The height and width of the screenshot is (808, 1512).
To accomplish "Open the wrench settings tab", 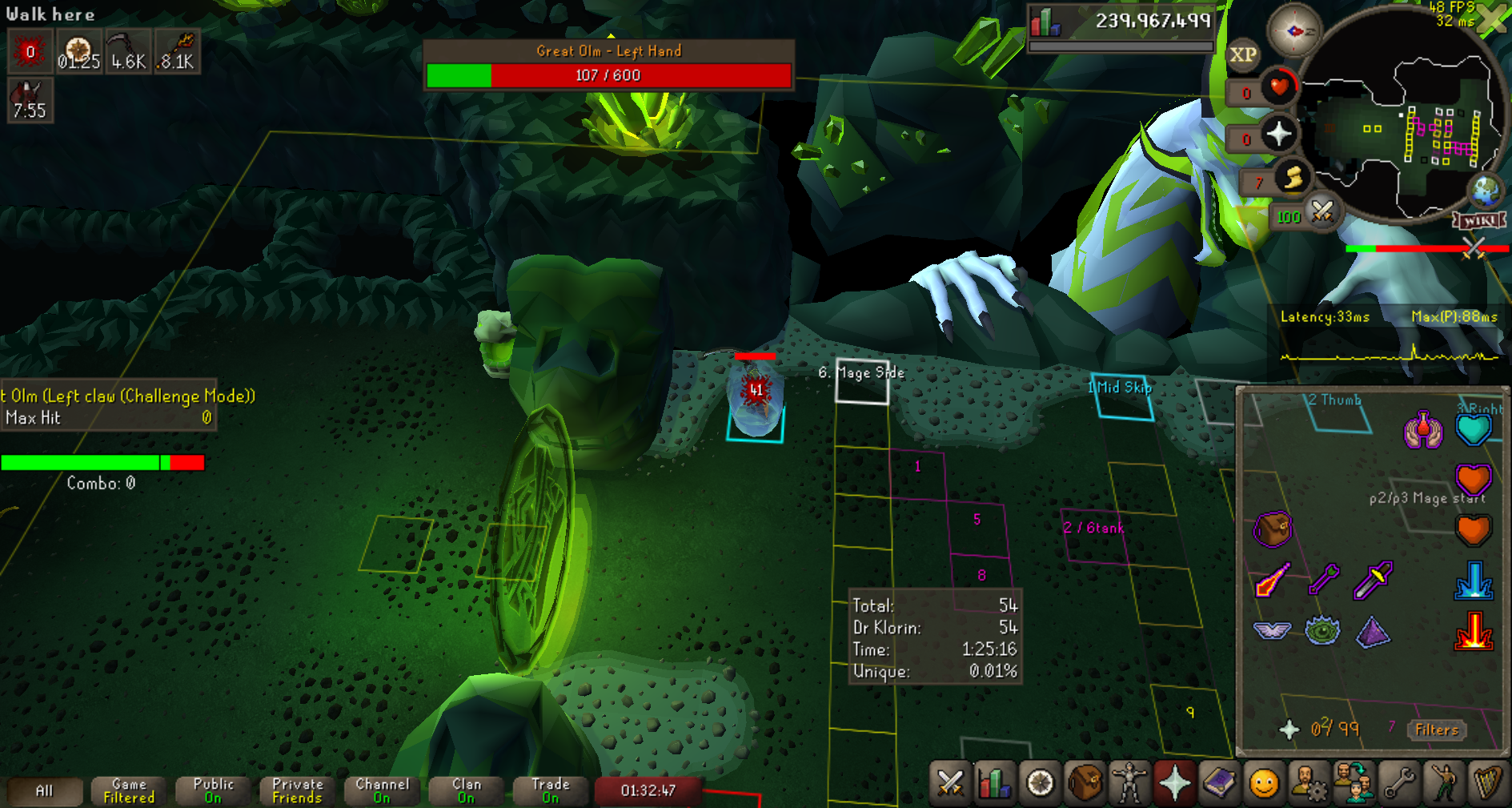I will click(x=1398, y=782).
